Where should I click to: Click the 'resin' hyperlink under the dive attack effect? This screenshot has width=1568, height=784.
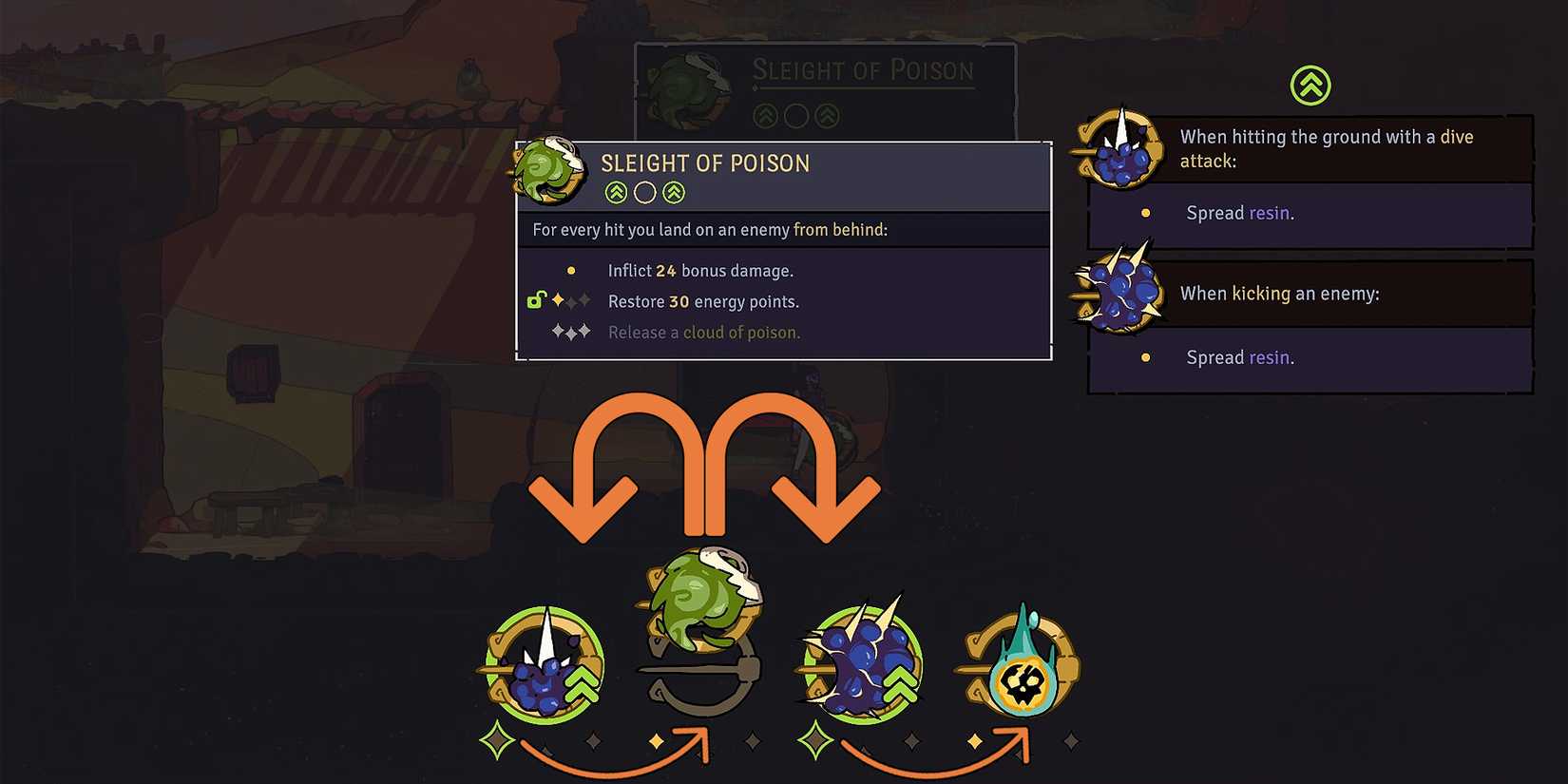[1271, 213]
